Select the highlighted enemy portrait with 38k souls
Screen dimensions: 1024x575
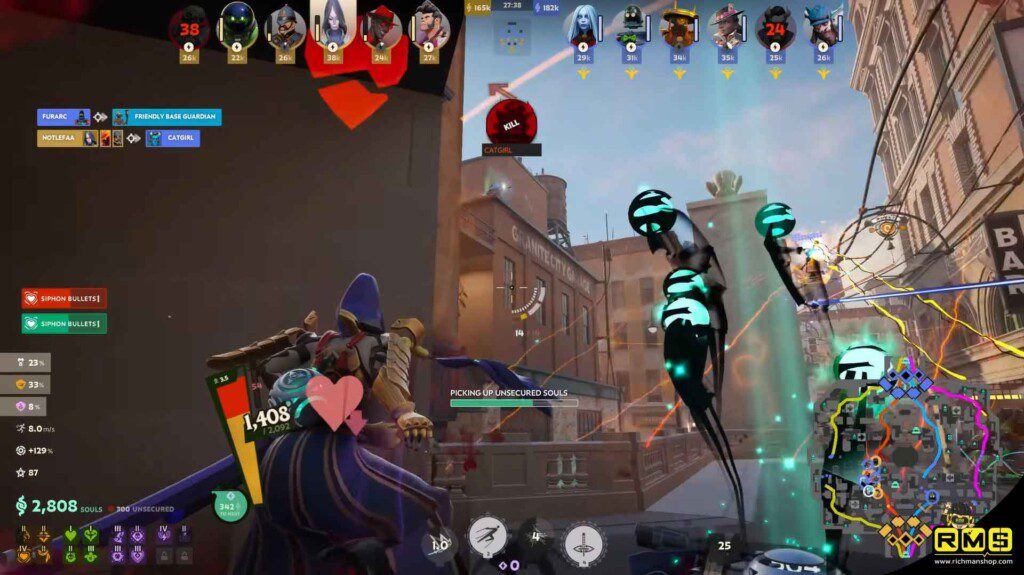tap(333, 27)
